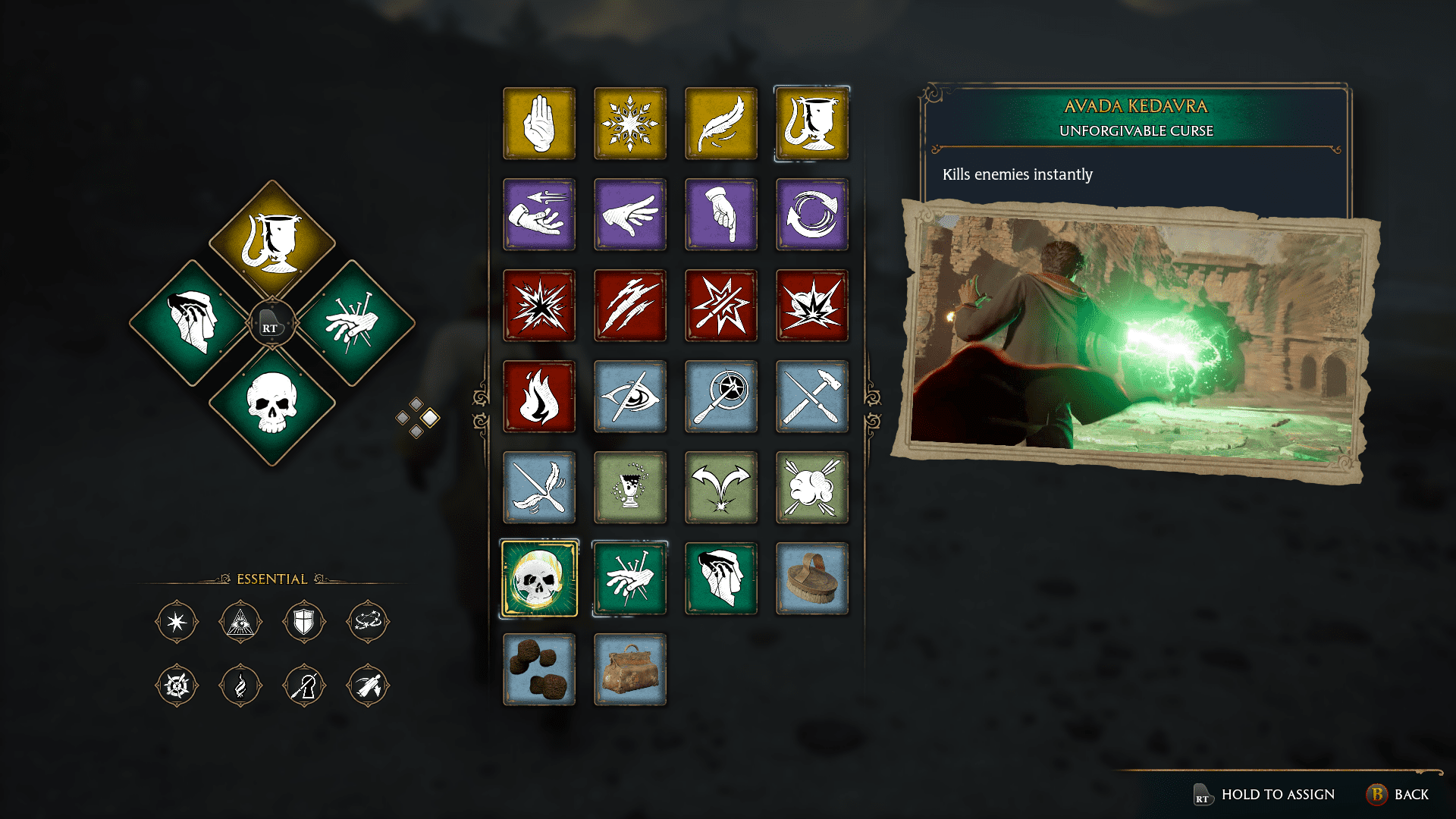Choose the Incendio fire spell icon
The image size is (1456, 819).
[x=539, y=397]
